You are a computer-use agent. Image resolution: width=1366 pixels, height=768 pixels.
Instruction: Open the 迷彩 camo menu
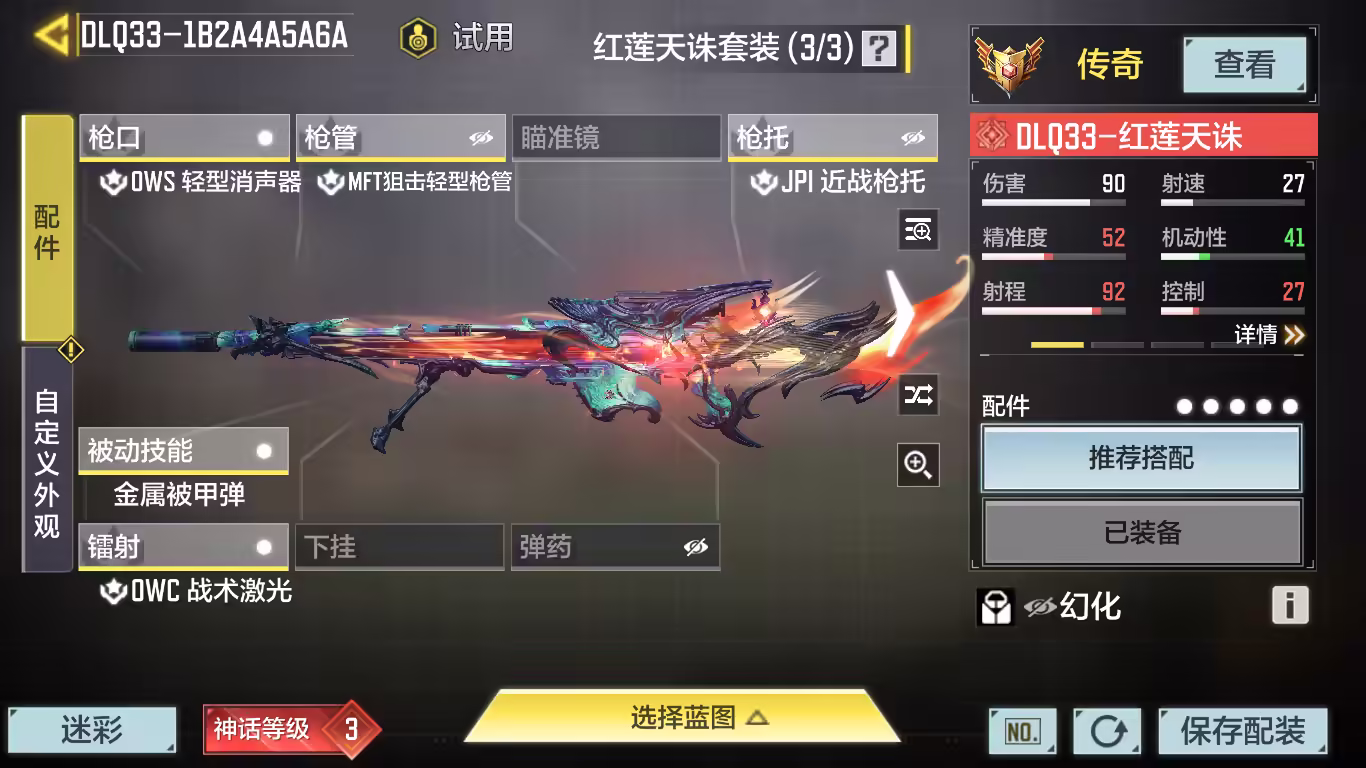coord(92,731)
